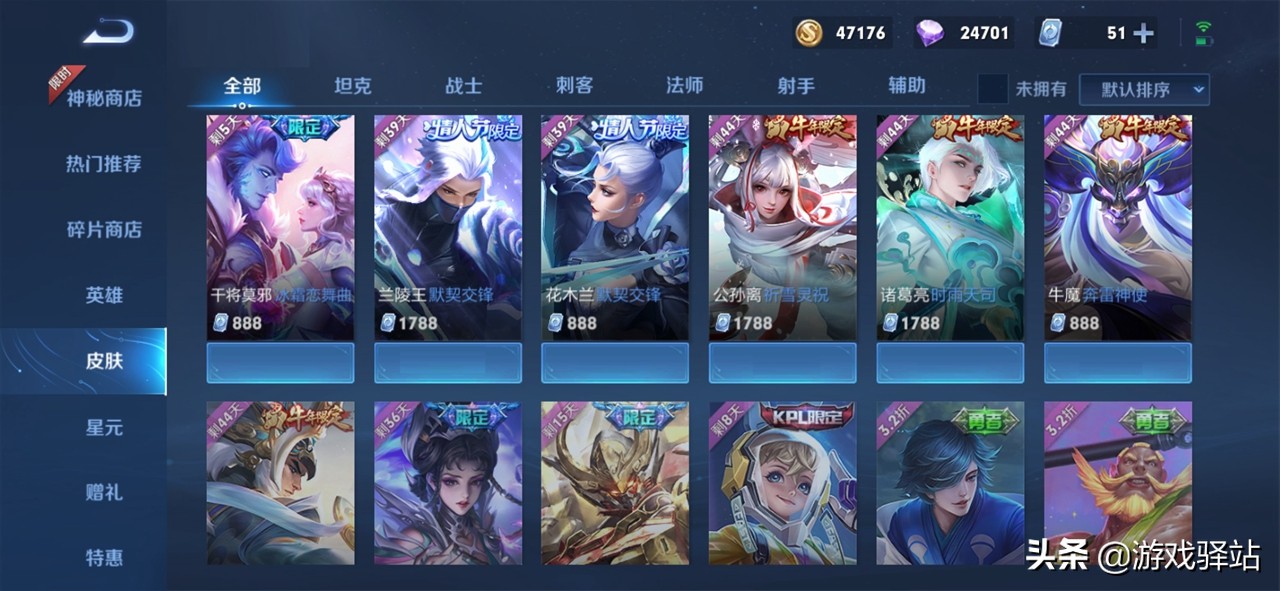This screenshot has height=591, width=1280.
Task: Select the 牛魔 奔雷神使 skin card
Action: click(x=1118, y=228)
